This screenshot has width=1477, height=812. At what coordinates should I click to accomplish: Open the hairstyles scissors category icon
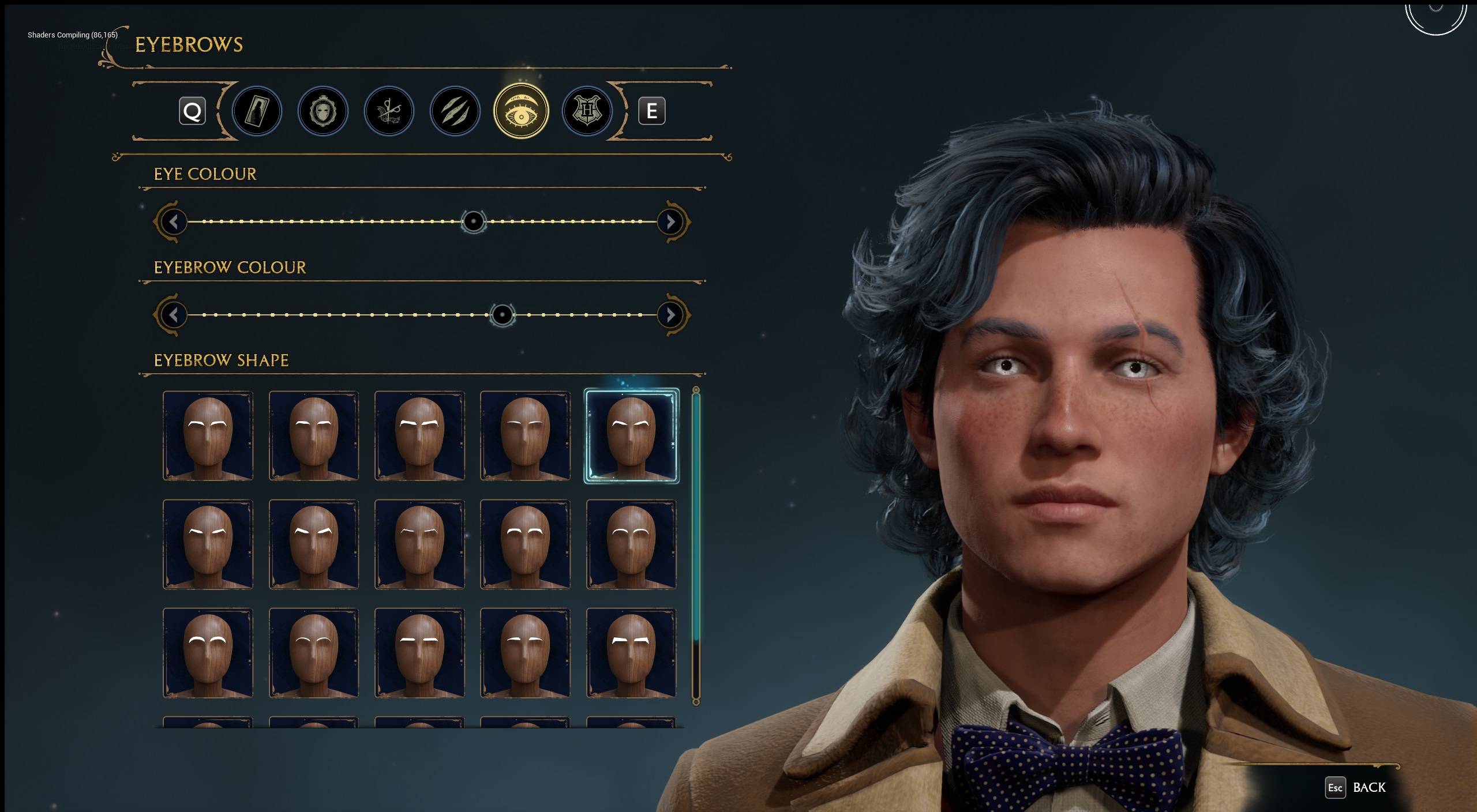389,111
